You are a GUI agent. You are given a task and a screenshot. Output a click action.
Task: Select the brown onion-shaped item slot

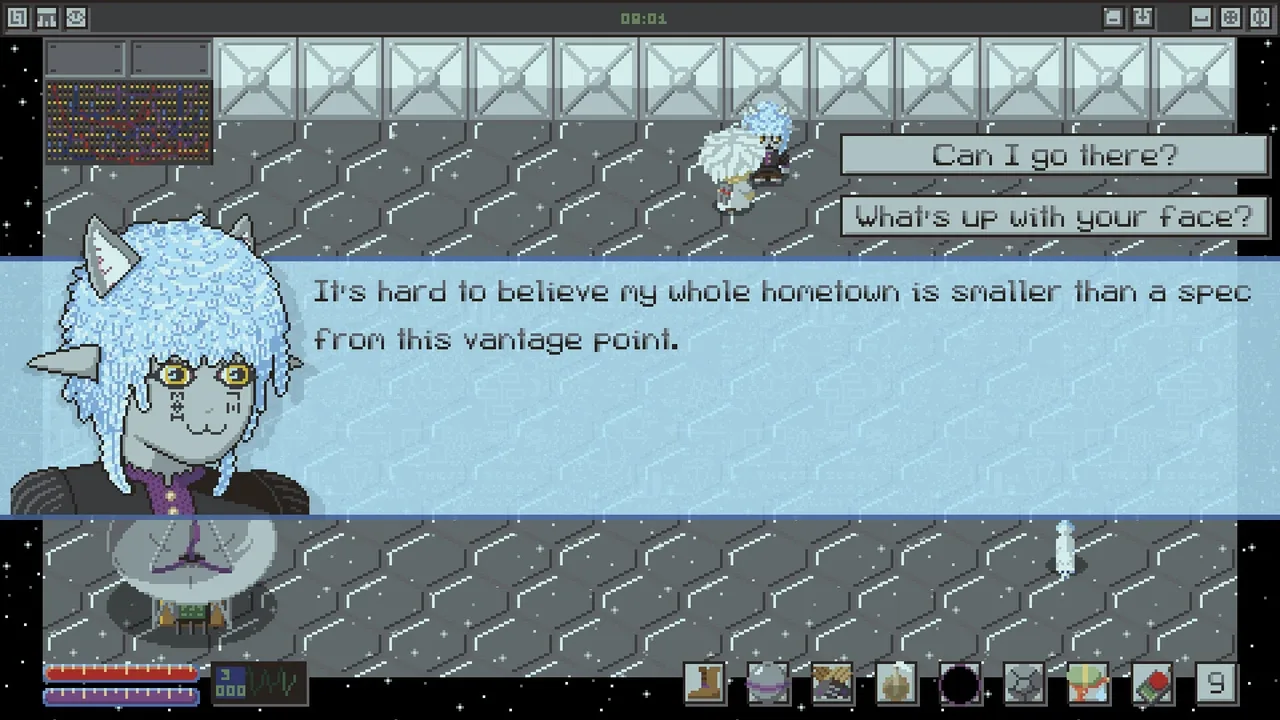(x=896, y=684)
